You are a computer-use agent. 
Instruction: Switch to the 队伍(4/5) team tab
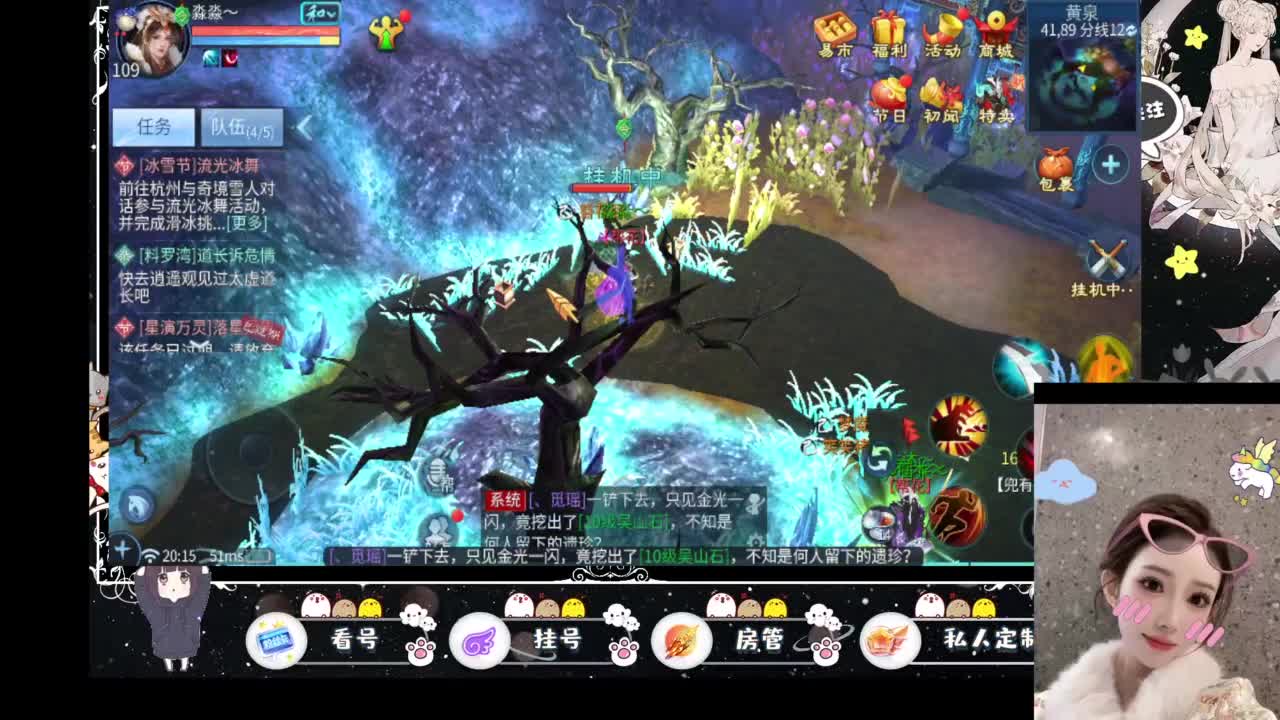(x=240, y=128)
